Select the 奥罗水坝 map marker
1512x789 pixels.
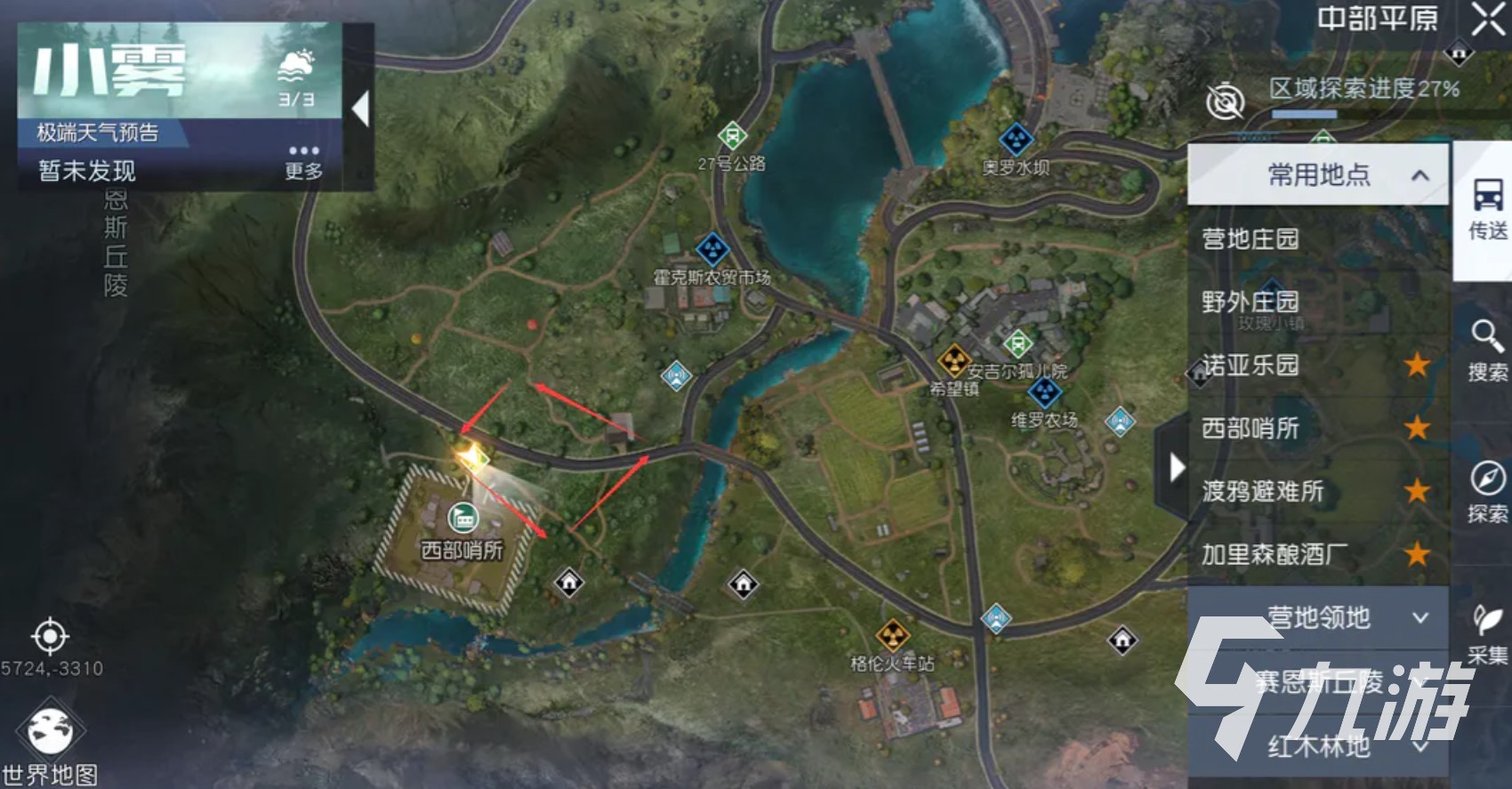(x=1016, y=140)
